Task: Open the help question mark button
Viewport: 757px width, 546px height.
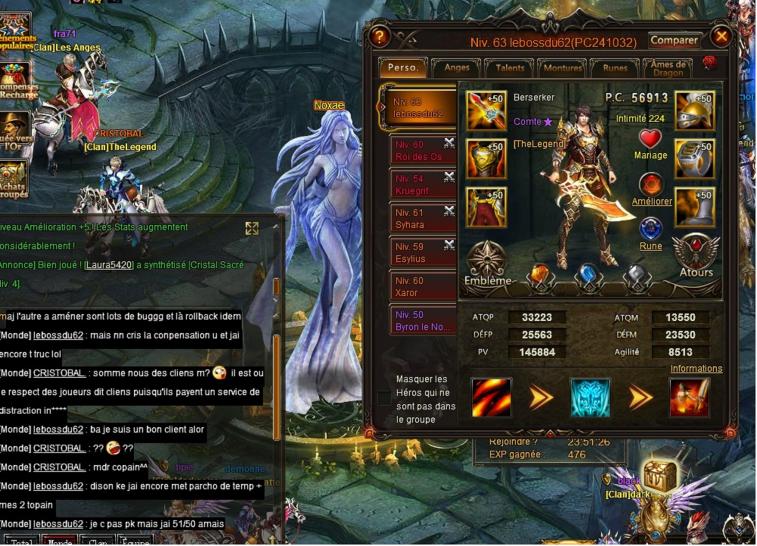Action: click(379, 37)
